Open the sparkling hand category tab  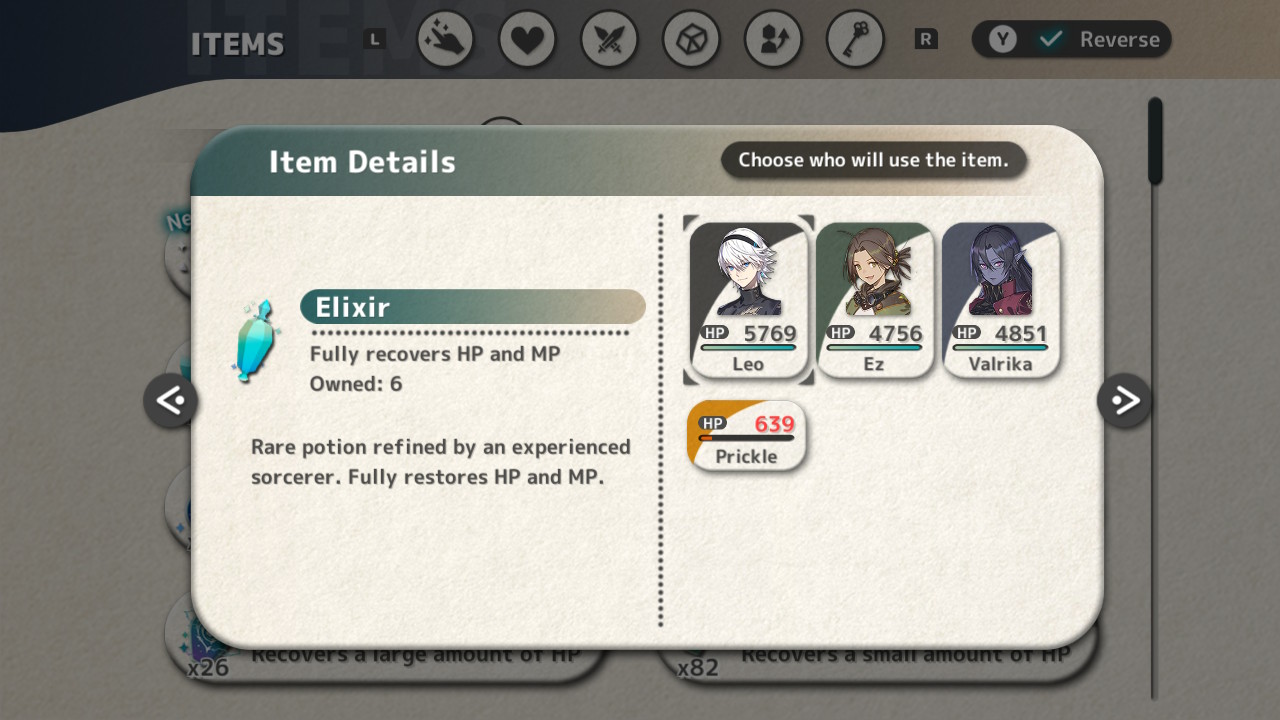coord(445,40)
